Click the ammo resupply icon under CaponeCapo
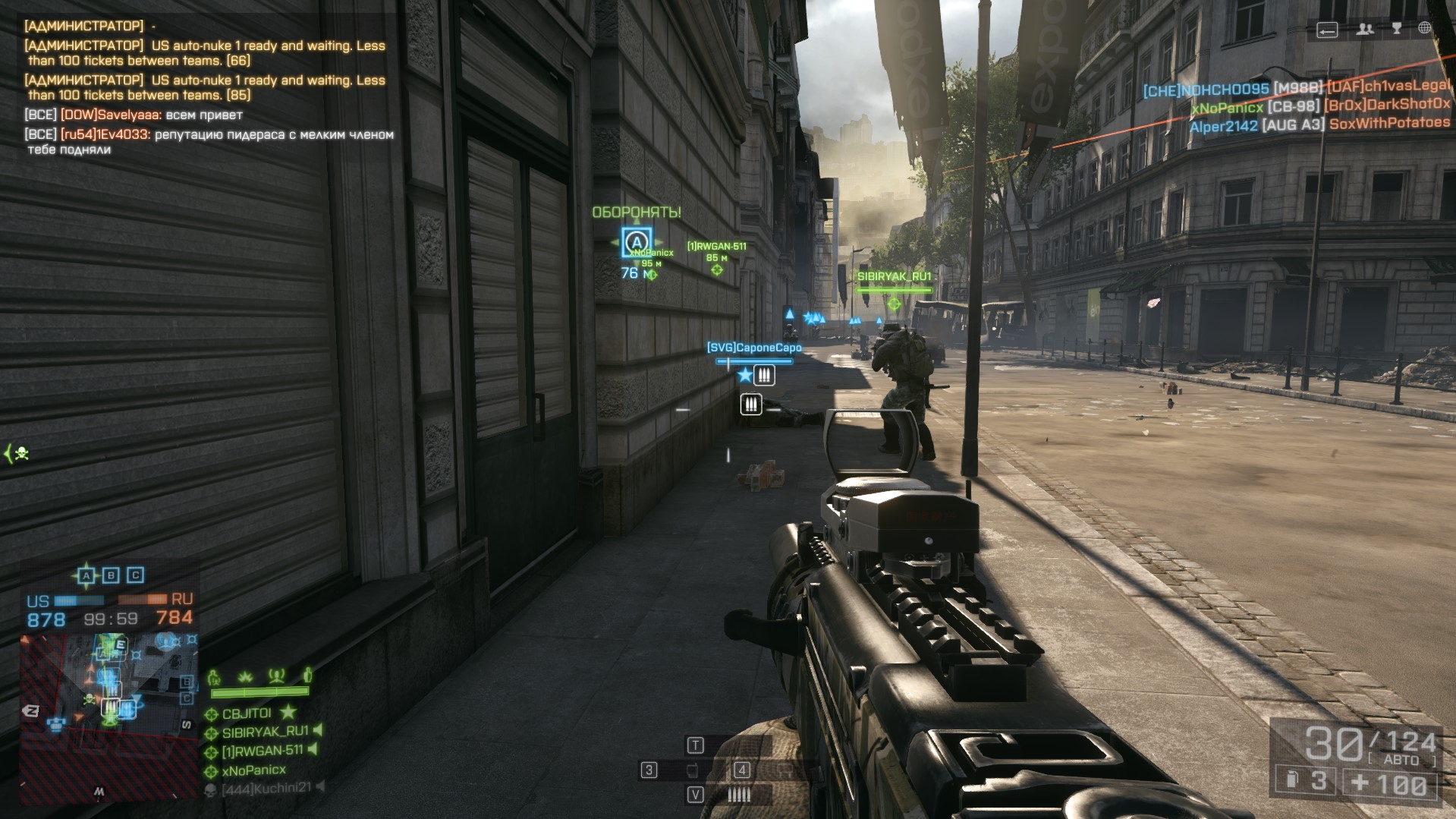Screen dimensions: 1456x819 pos(764,375)
